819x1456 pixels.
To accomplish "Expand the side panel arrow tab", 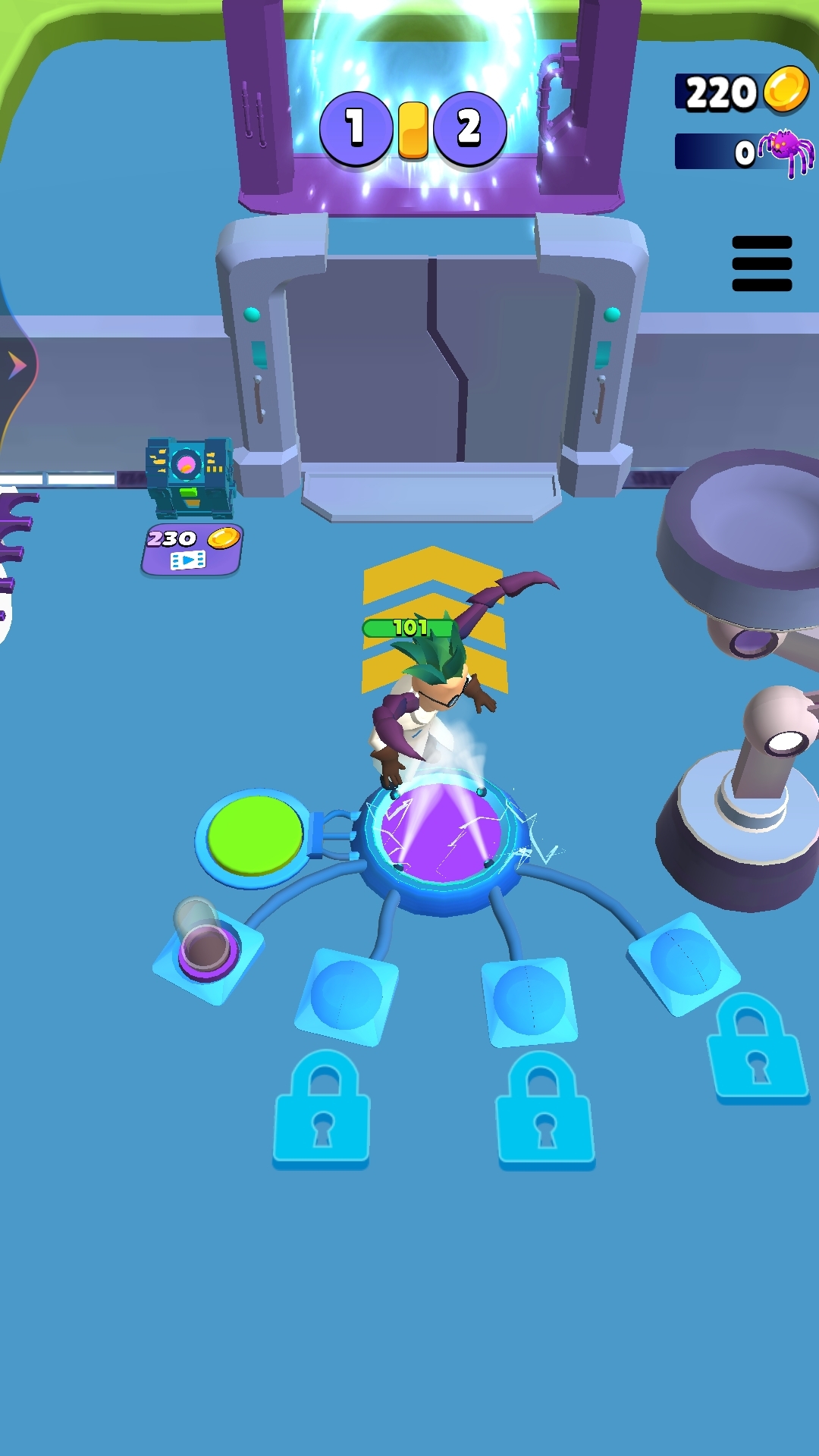I will [17, 366].
